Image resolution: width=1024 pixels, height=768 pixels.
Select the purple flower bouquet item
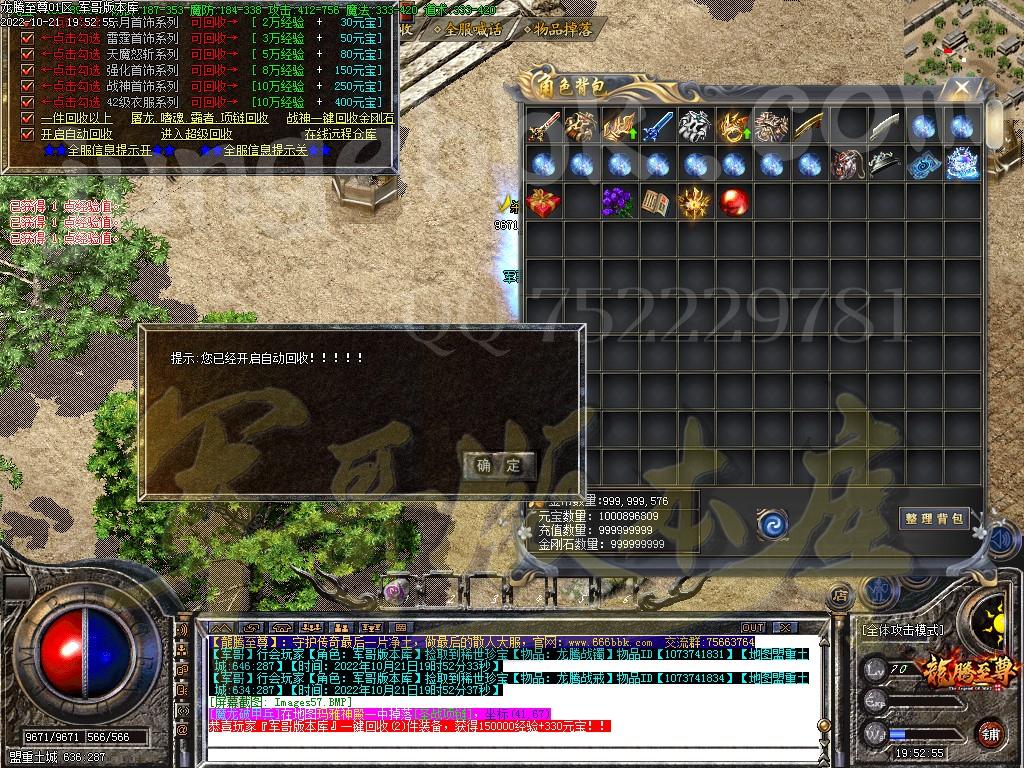point(619,201)
